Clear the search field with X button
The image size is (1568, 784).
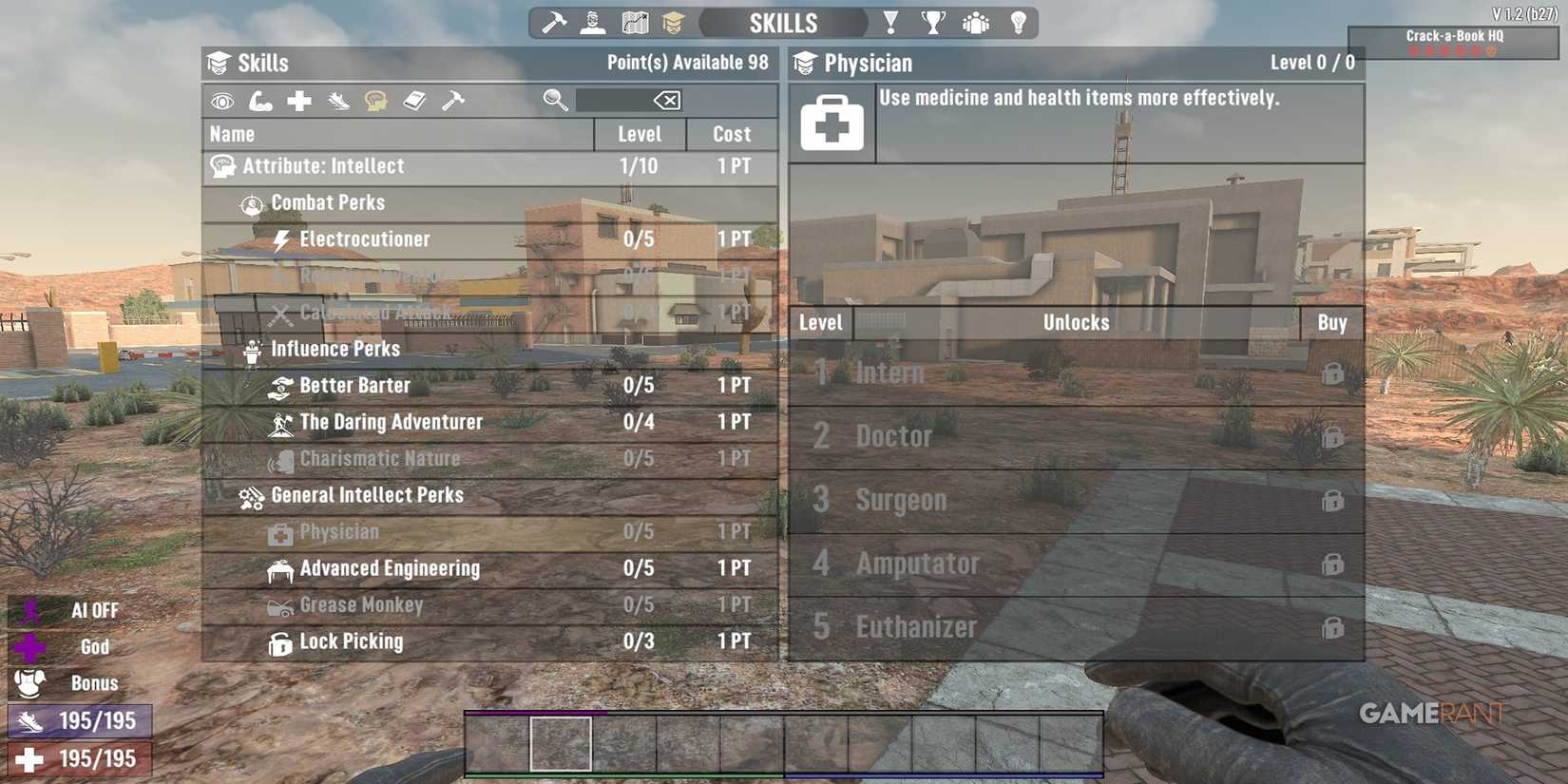(x=668, y=99)
